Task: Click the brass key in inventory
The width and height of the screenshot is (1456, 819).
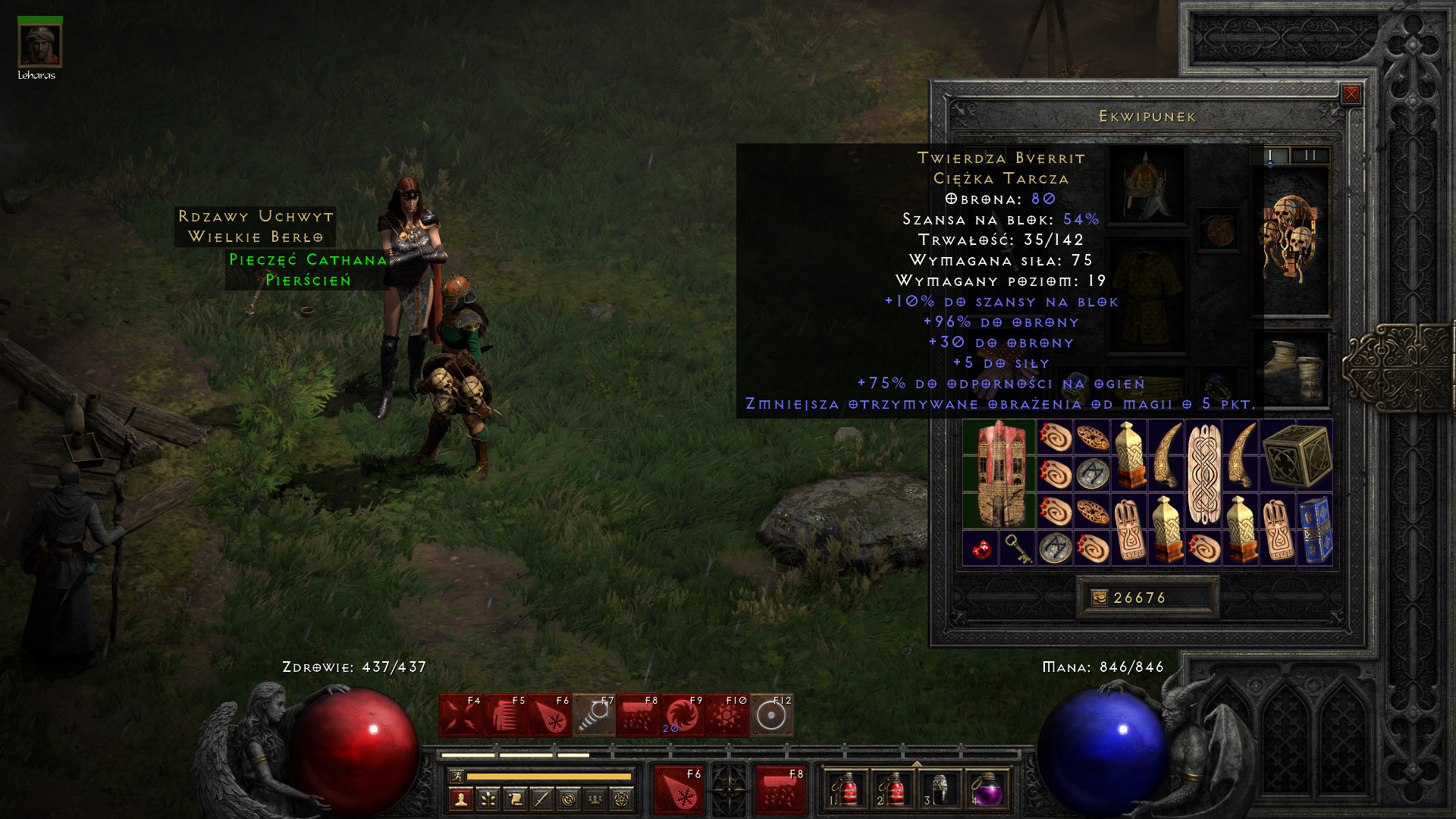Action: point(1017,548)
